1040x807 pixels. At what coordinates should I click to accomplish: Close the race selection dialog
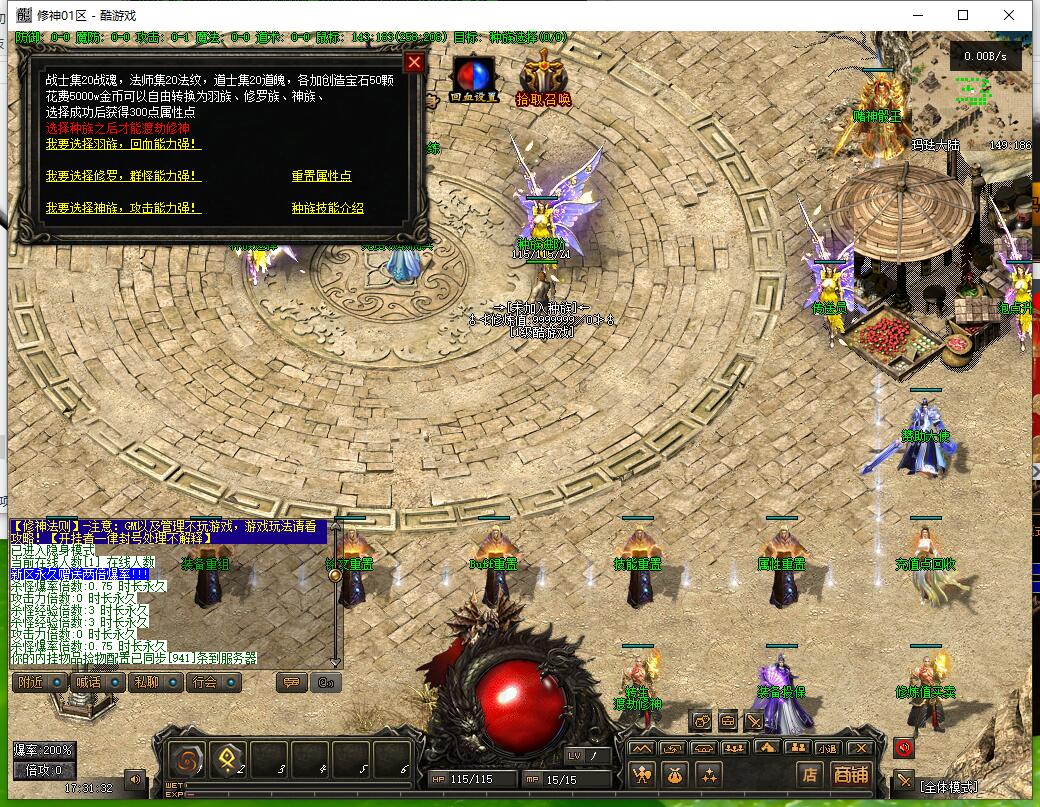pos(414,62)
